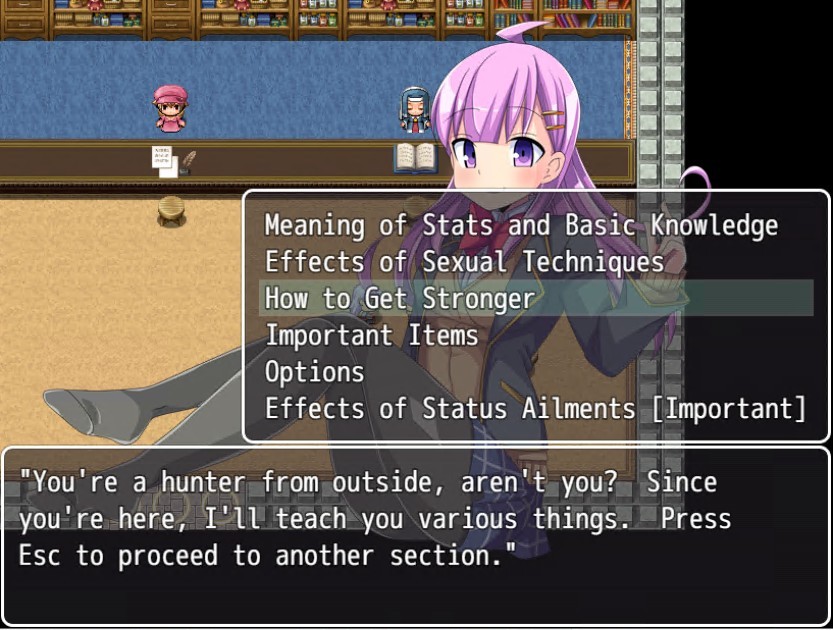This screenshot has width=833, height=630.
Task: Open the How to Get Stronger topic
Action: [400, 298]
